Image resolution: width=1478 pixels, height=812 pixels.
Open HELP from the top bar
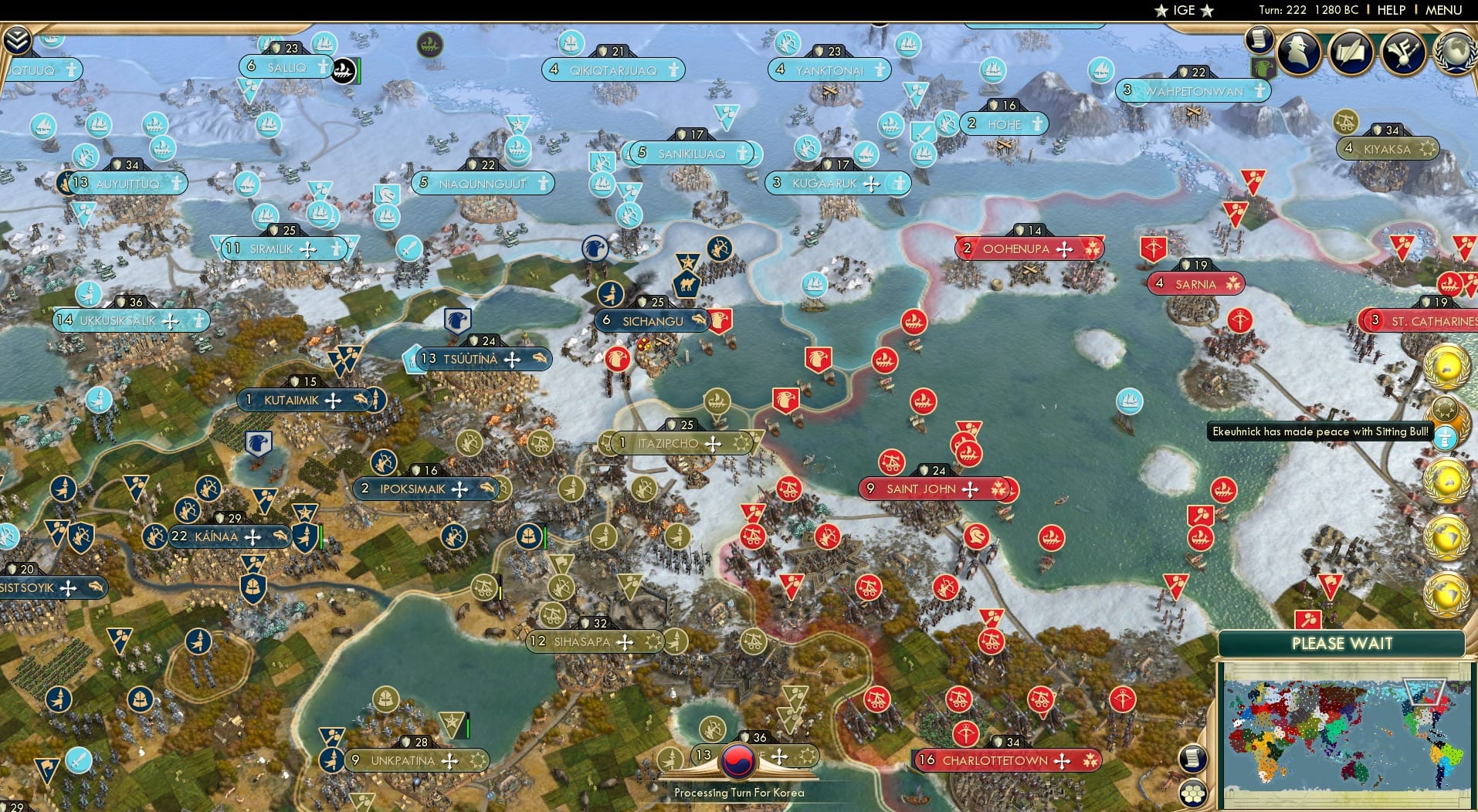1390,10
